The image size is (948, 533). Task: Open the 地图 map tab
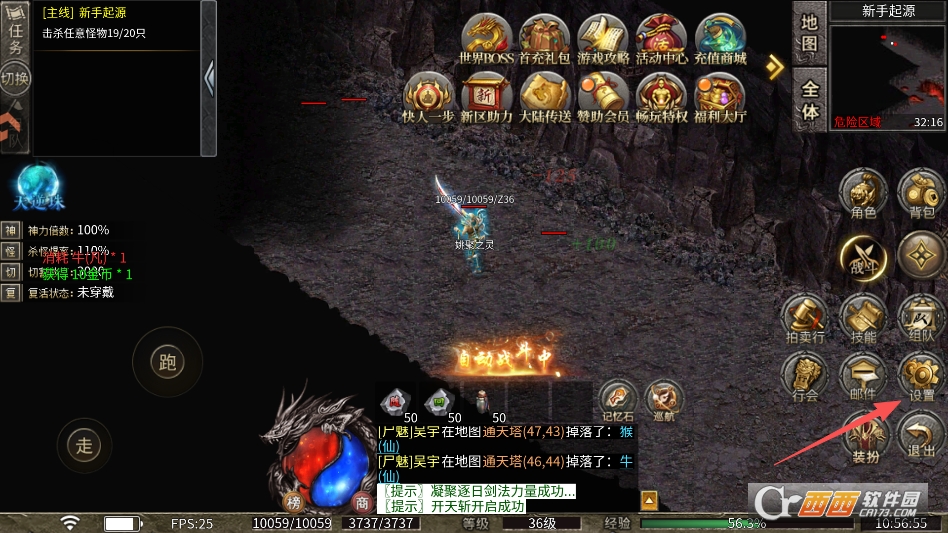point(809,34)
